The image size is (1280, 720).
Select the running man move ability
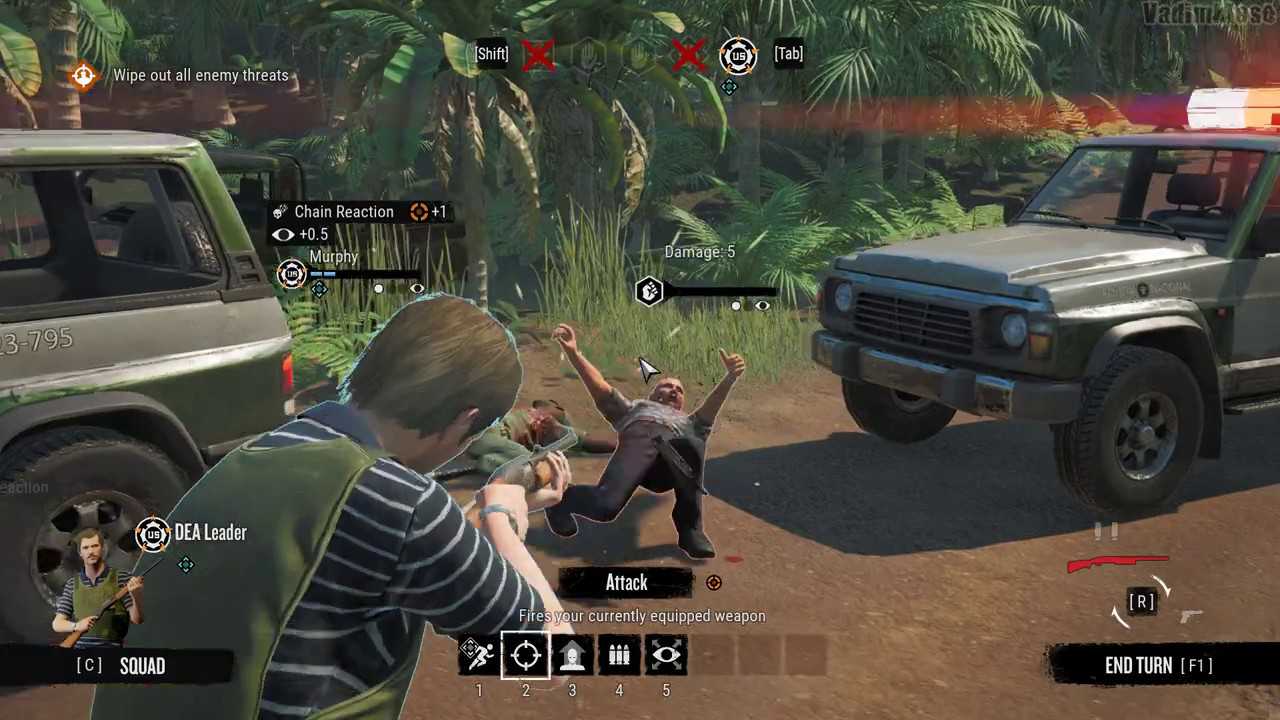(477, 656)
